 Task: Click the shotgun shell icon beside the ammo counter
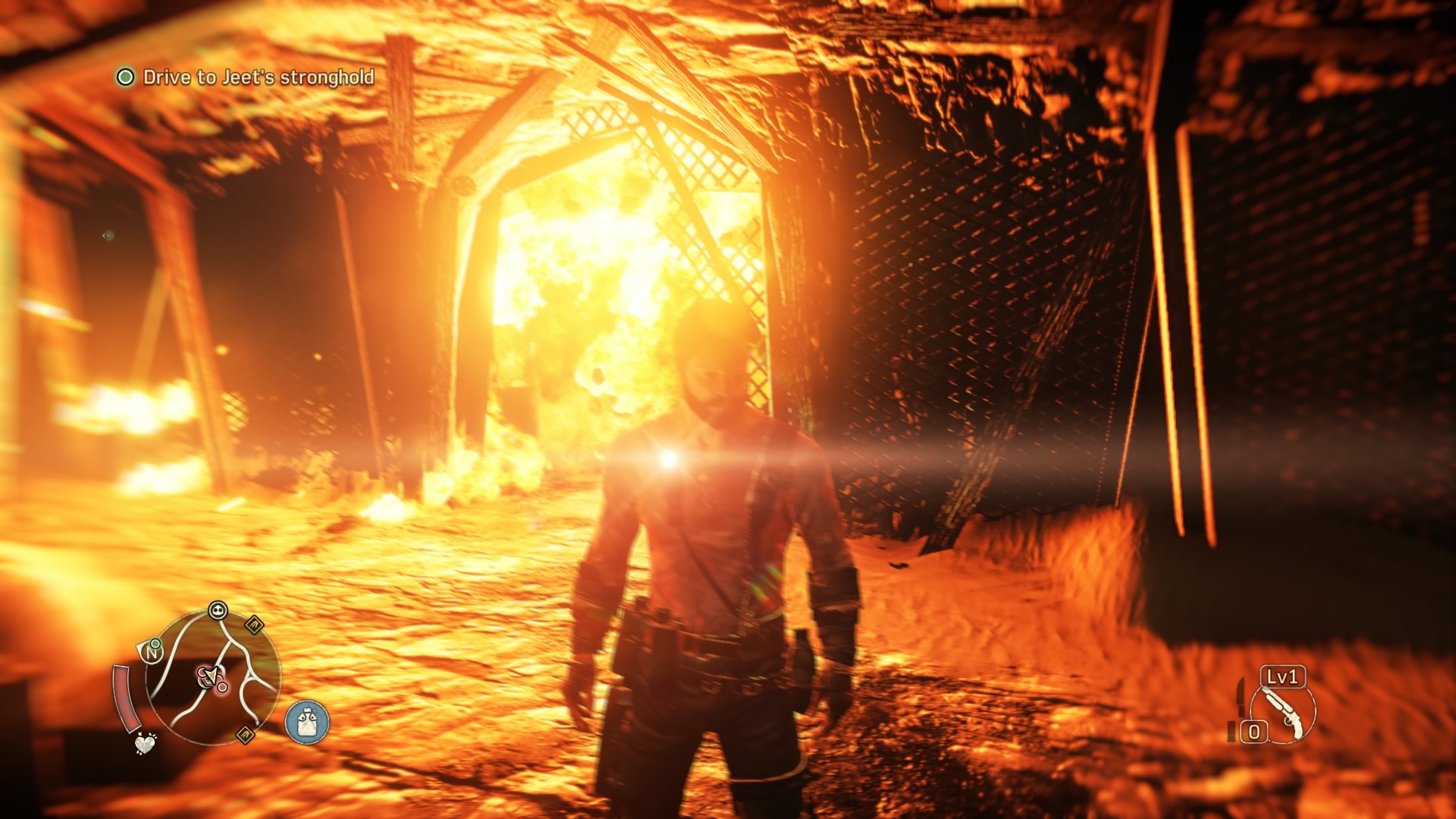[x=1231, y=733]
